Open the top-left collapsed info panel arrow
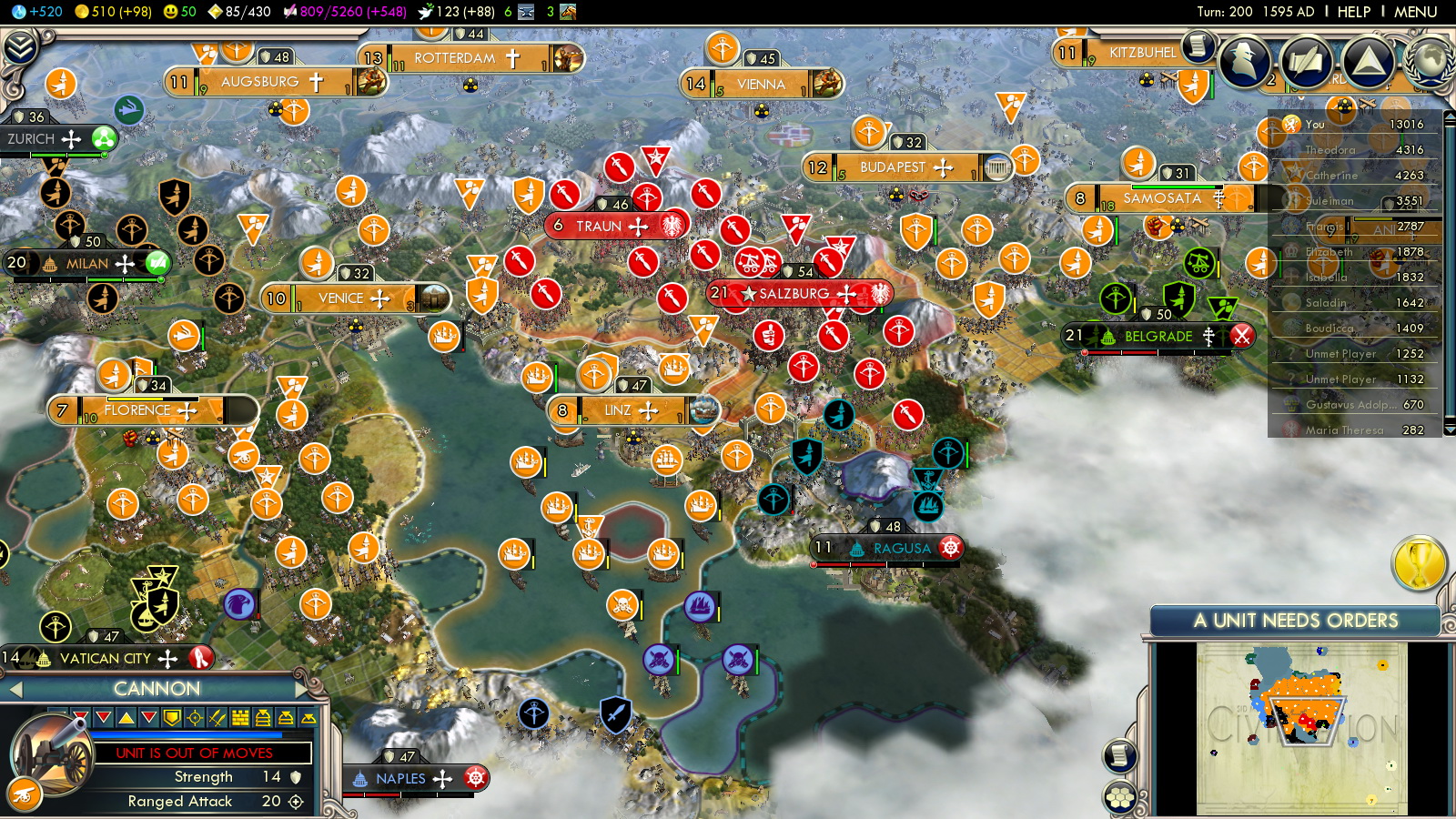 pos(20,47)
